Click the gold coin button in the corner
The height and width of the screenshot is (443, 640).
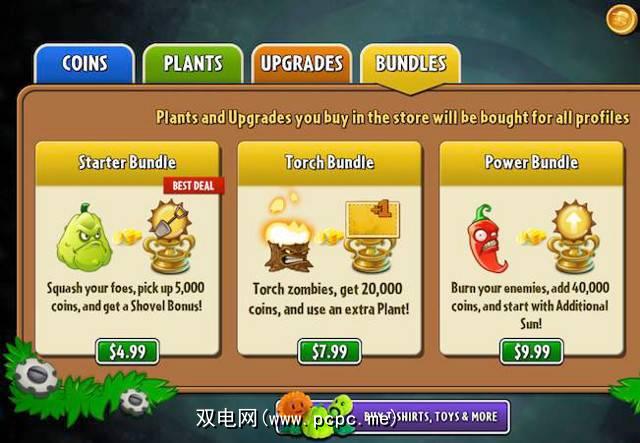click(x=620, y=18)
